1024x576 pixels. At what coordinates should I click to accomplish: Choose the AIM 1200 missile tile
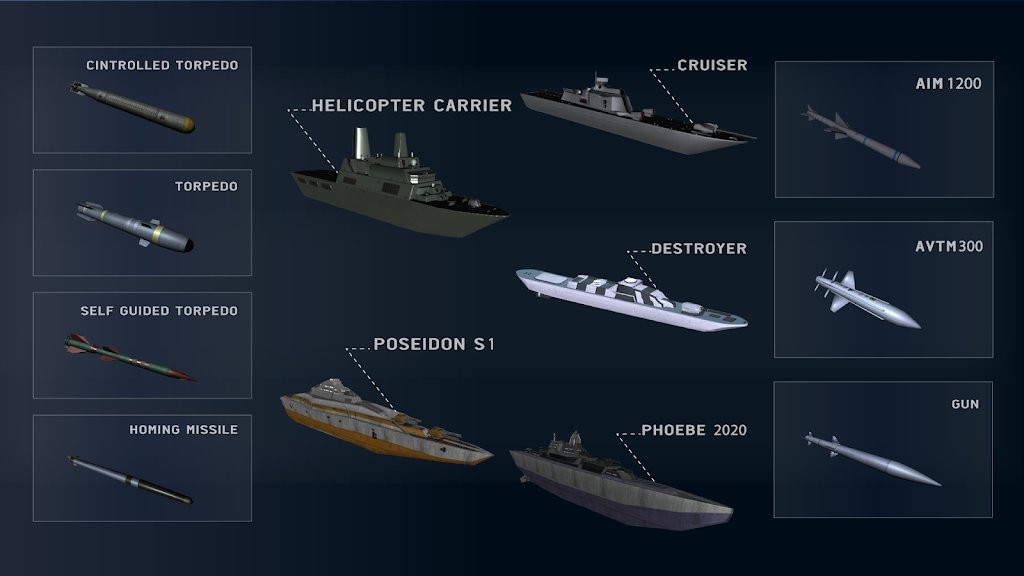click(x=884, y=129)
